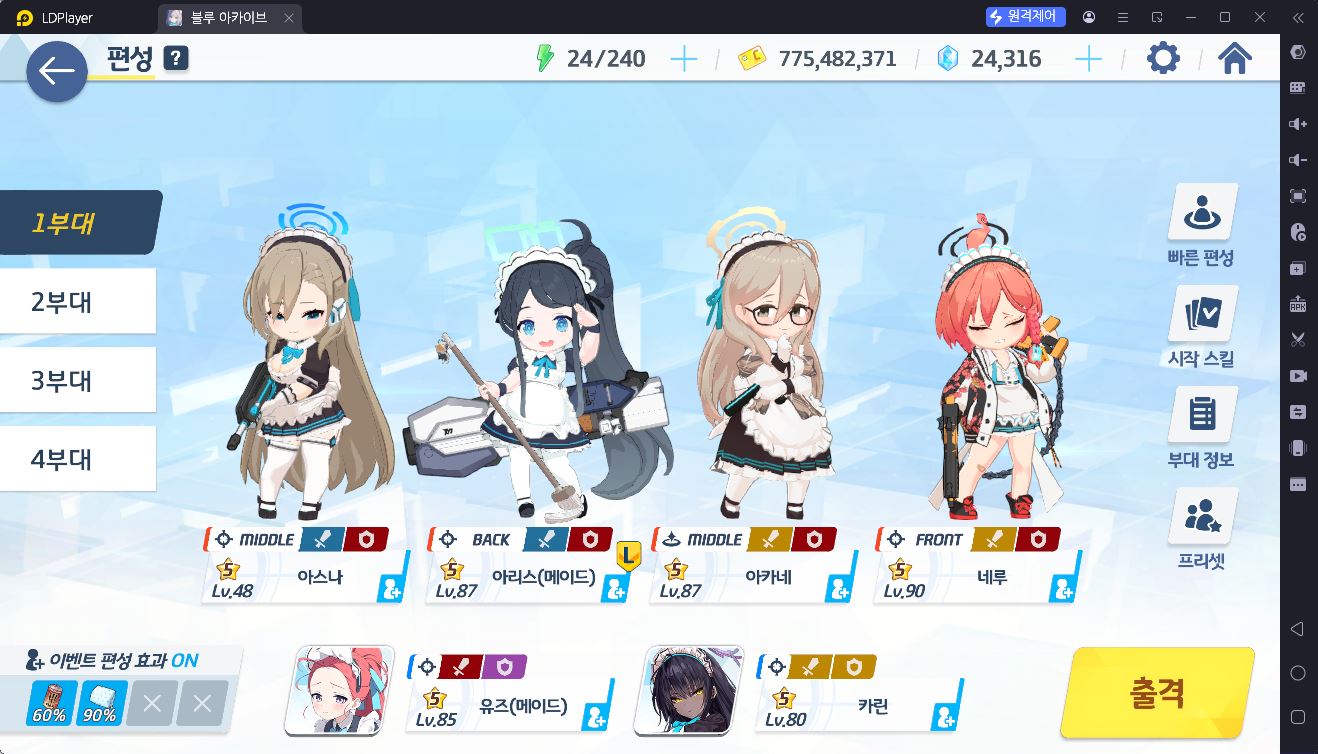Image resolution: width=1318 pixels, height=754 pixels.
Task: Switch to the 3부대 tab
Action: tap(78, 380)
